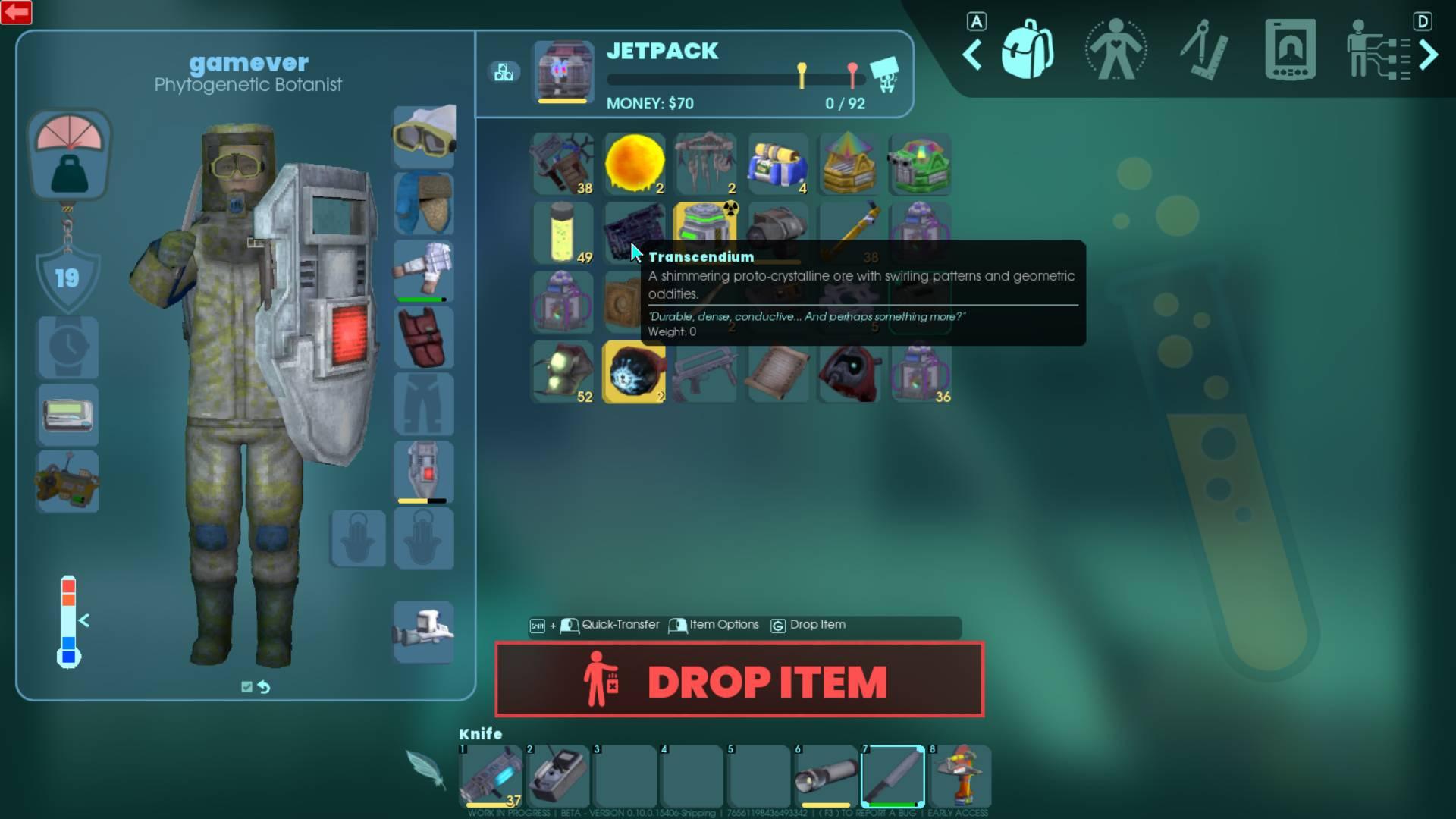1456x819 pixels.
Task: Switch to the character body status tab
Action: tap(1115, 50)
